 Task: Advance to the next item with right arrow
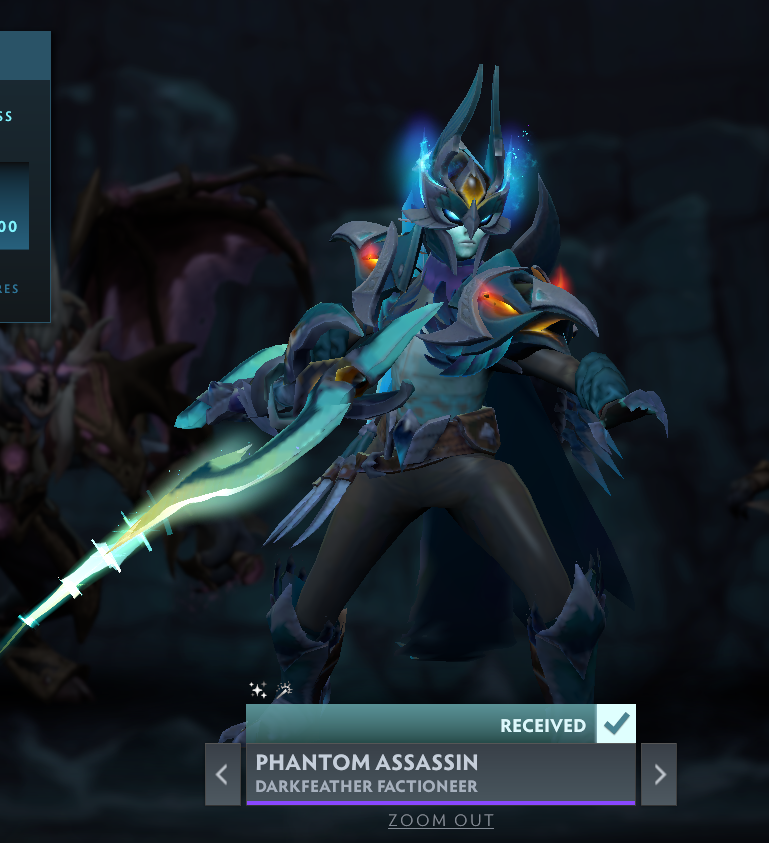[658, 774]
